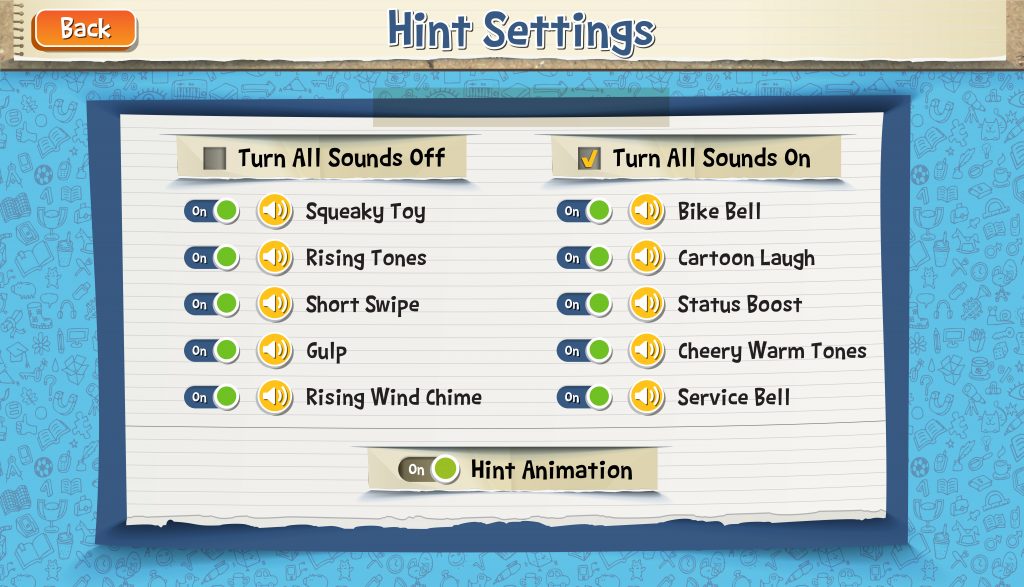Disable the Gulp sound toggle

(x=211, y=351)
